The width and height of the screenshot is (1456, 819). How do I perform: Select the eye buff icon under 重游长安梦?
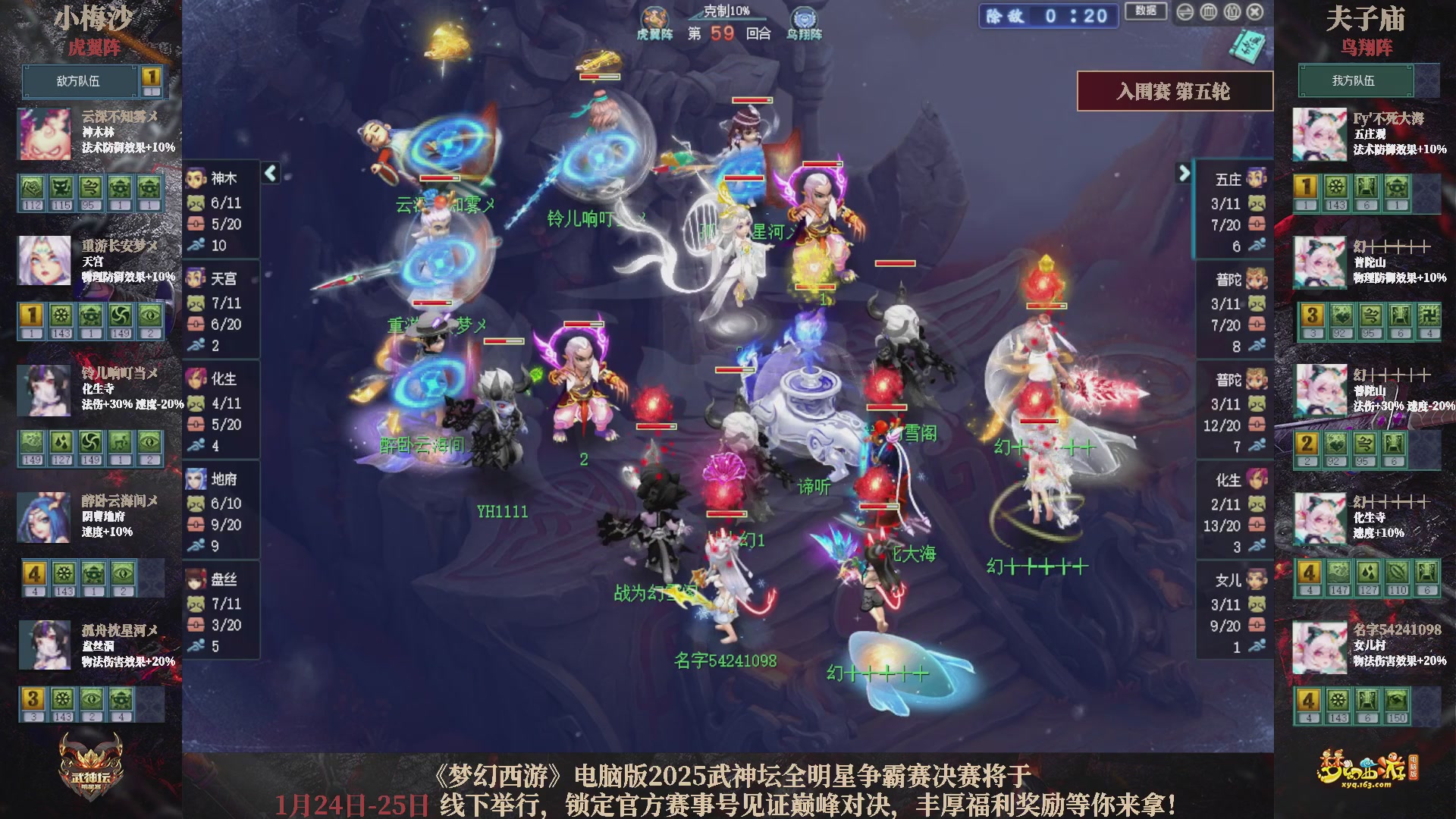(x=150, y=316)
